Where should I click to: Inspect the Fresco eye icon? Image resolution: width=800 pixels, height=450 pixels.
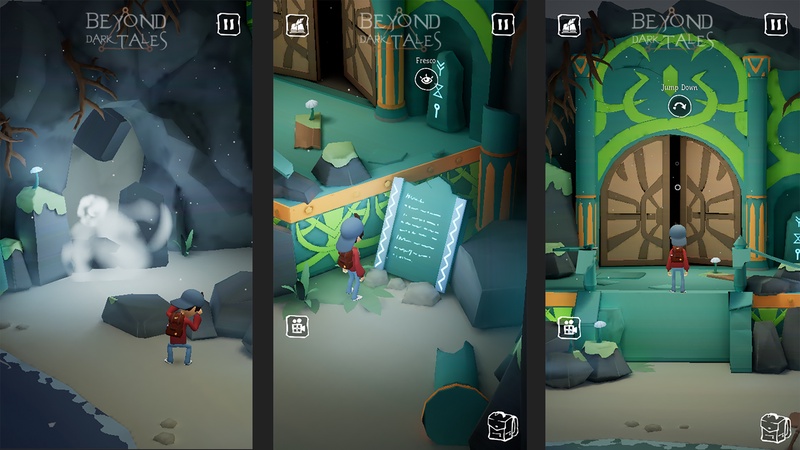pos(424,77)
